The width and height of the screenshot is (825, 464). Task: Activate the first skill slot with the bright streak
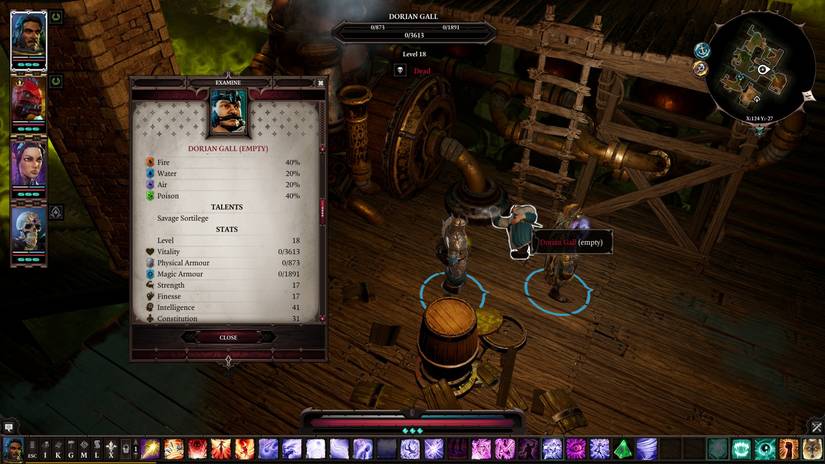click(x=151, y=449)
